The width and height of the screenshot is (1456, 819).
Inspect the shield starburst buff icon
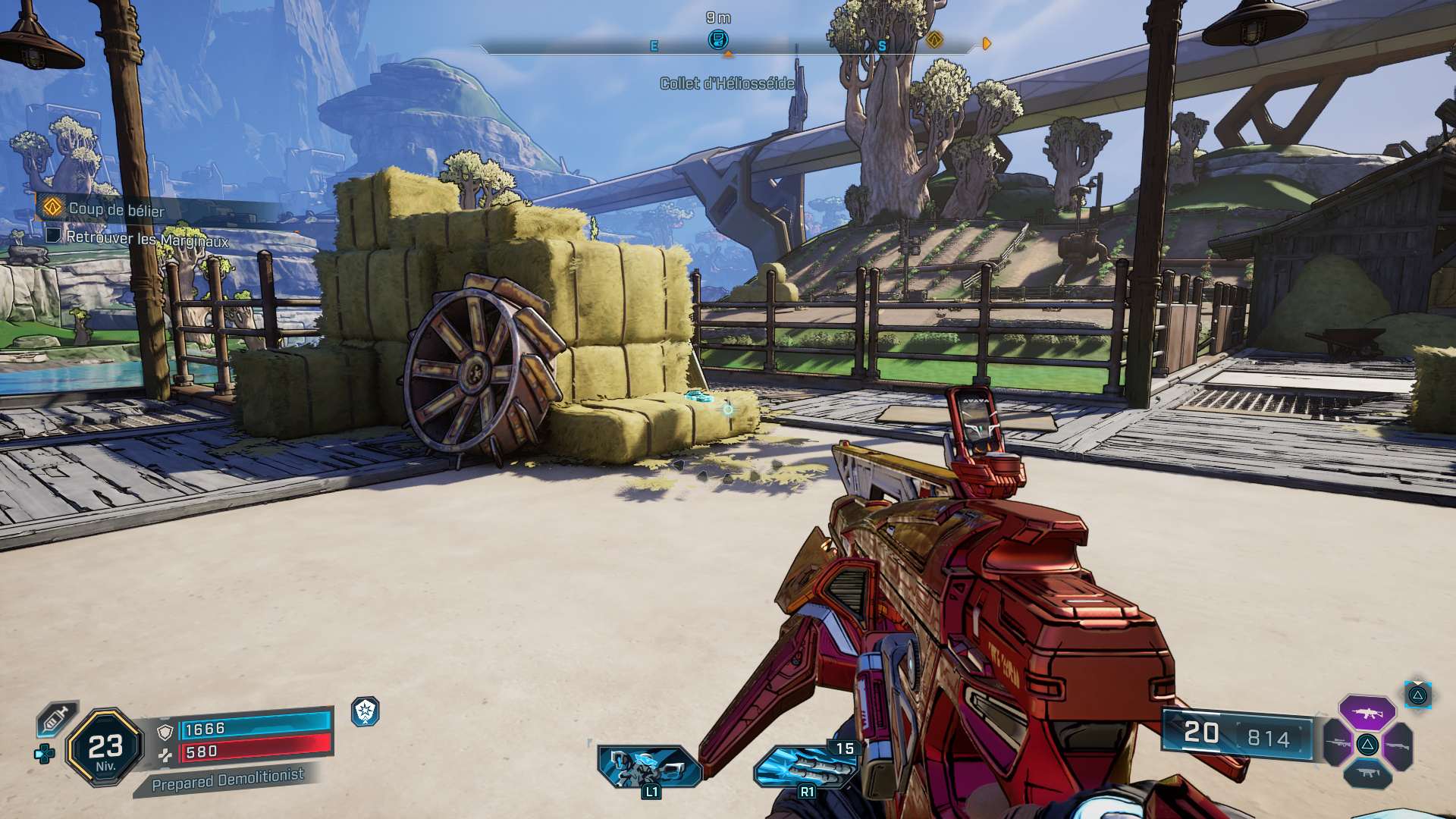366,711
